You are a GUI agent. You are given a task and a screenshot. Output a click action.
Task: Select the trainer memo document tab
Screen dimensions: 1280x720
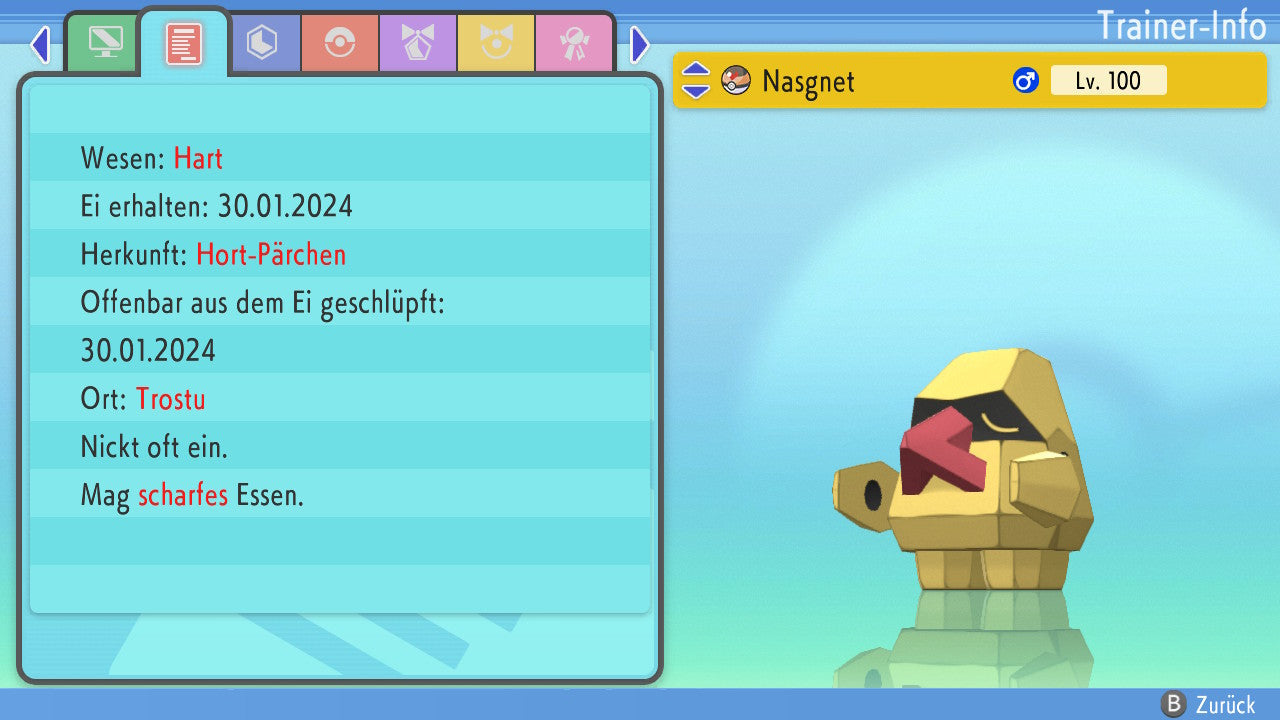(x=183, y=43)
